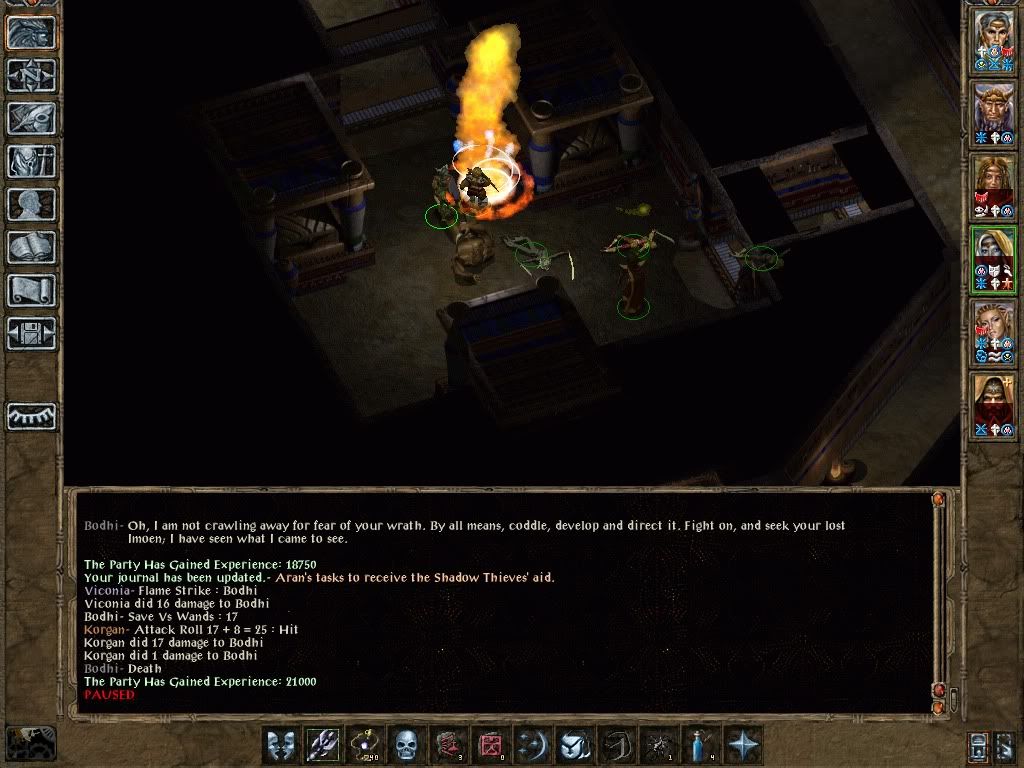
Task: Select the green-highlighted hooded portrait
Action: [993, 260]
